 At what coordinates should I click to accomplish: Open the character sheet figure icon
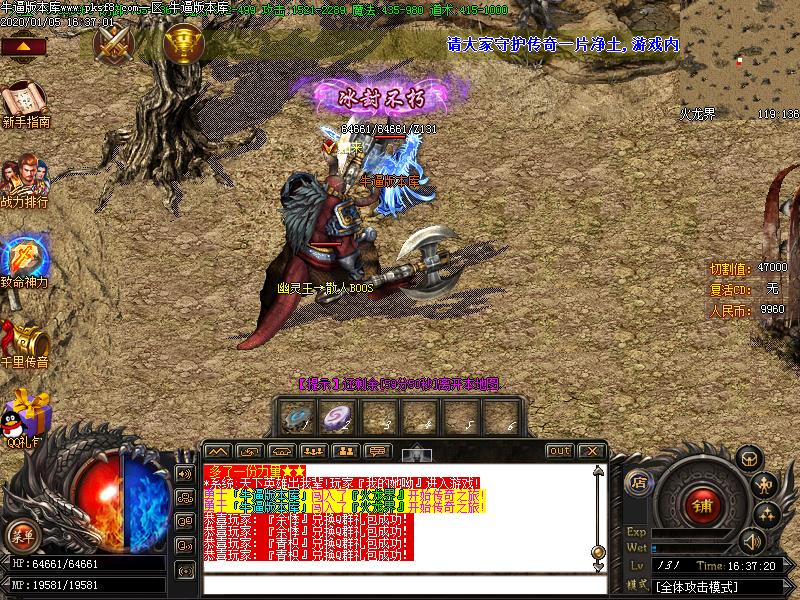(x=765, y=487)
